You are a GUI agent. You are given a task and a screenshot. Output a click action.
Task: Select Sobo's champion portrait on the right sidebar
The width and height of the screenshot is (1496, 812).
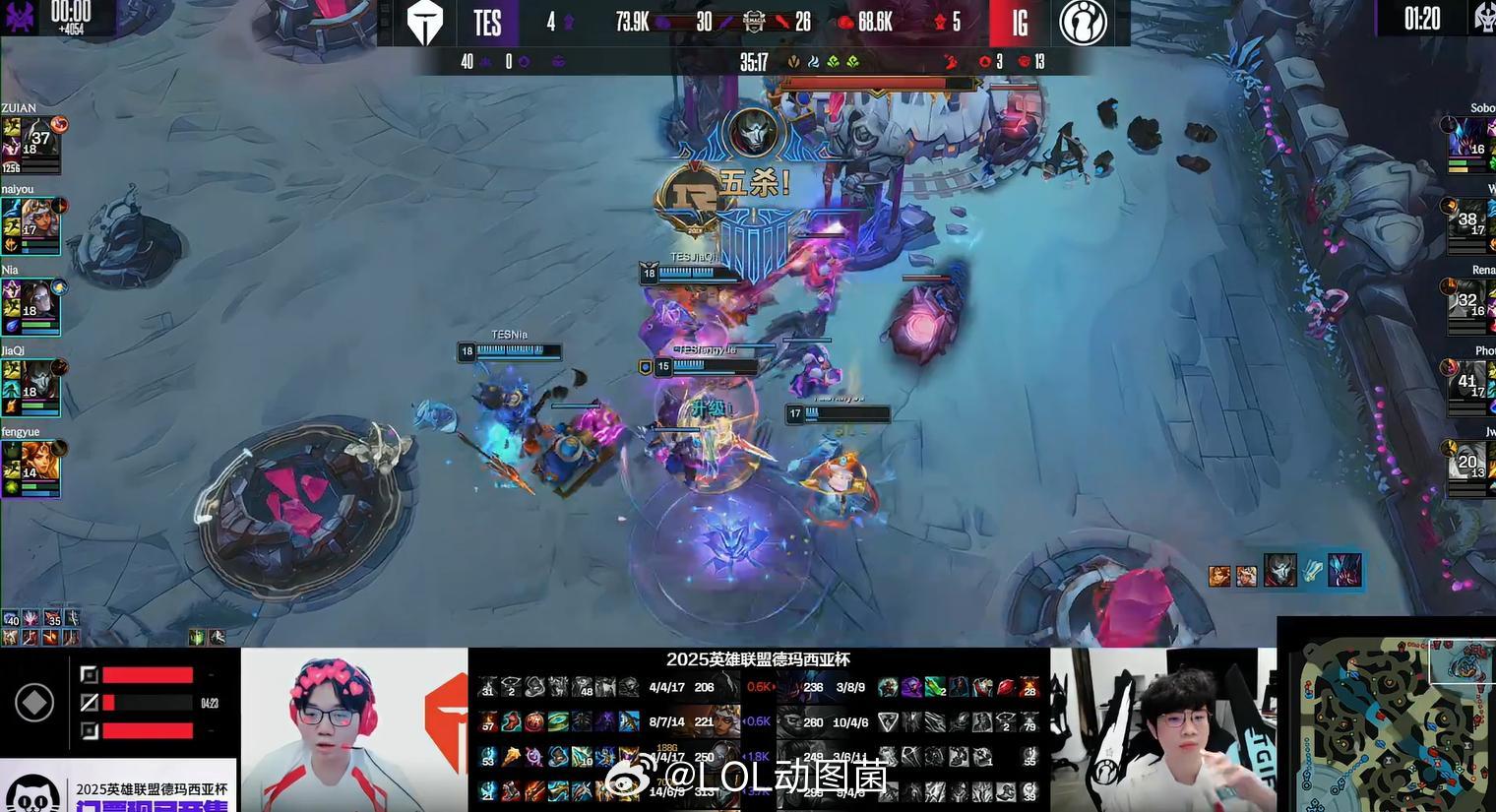tap(1468, 138)
